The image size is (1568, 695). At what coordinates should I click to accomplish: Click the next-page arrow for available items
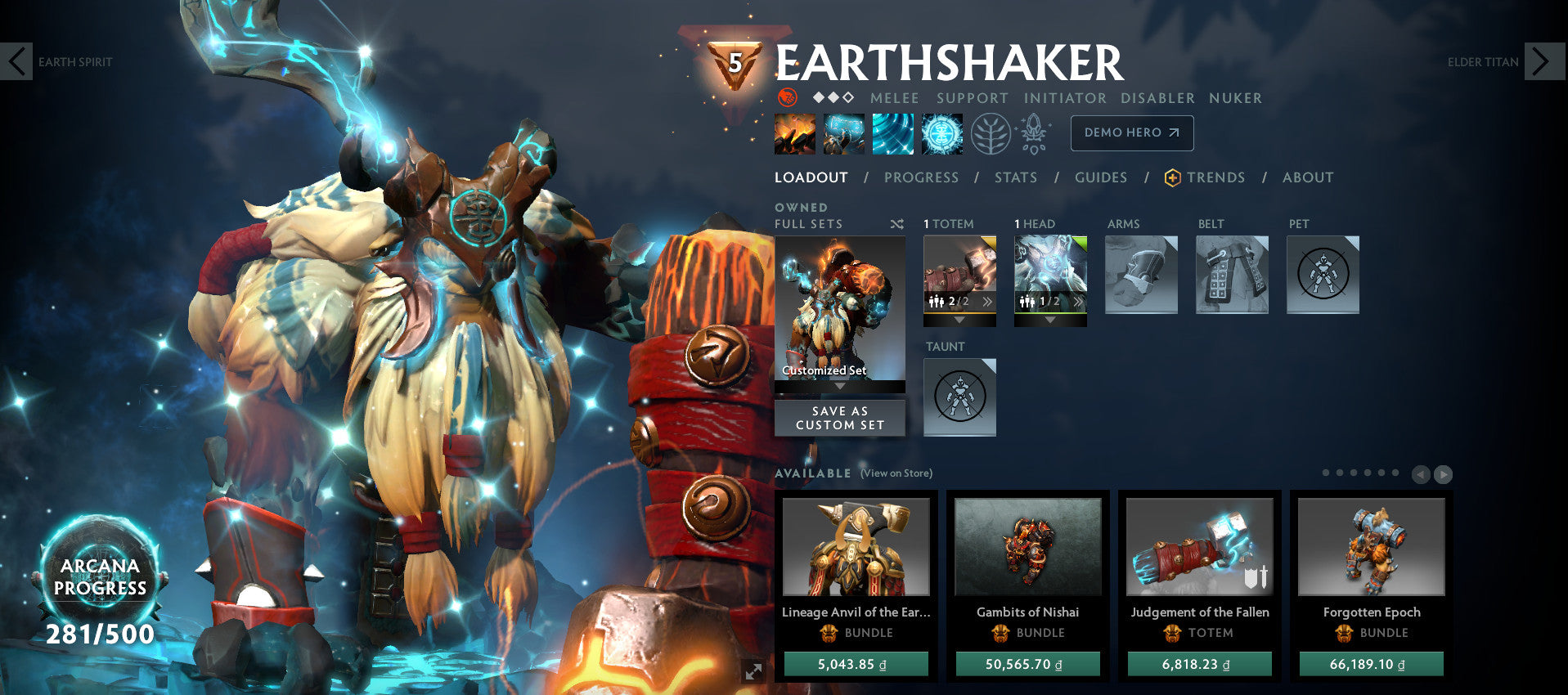(x=1442, y=473)
